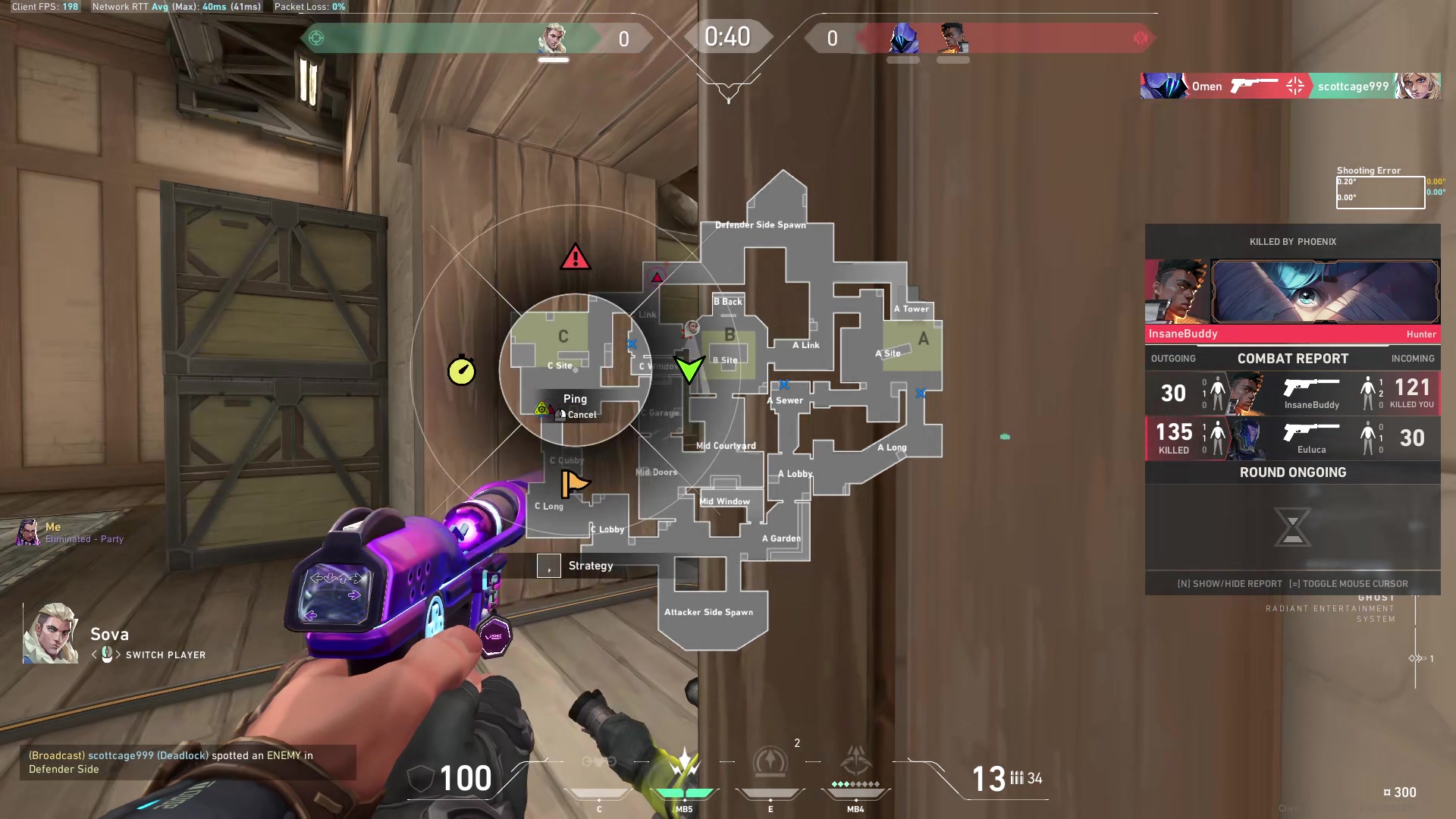Select Ping at the ping wheel center
Screen dimensions: 1456x819
click(x=576, y=398)
